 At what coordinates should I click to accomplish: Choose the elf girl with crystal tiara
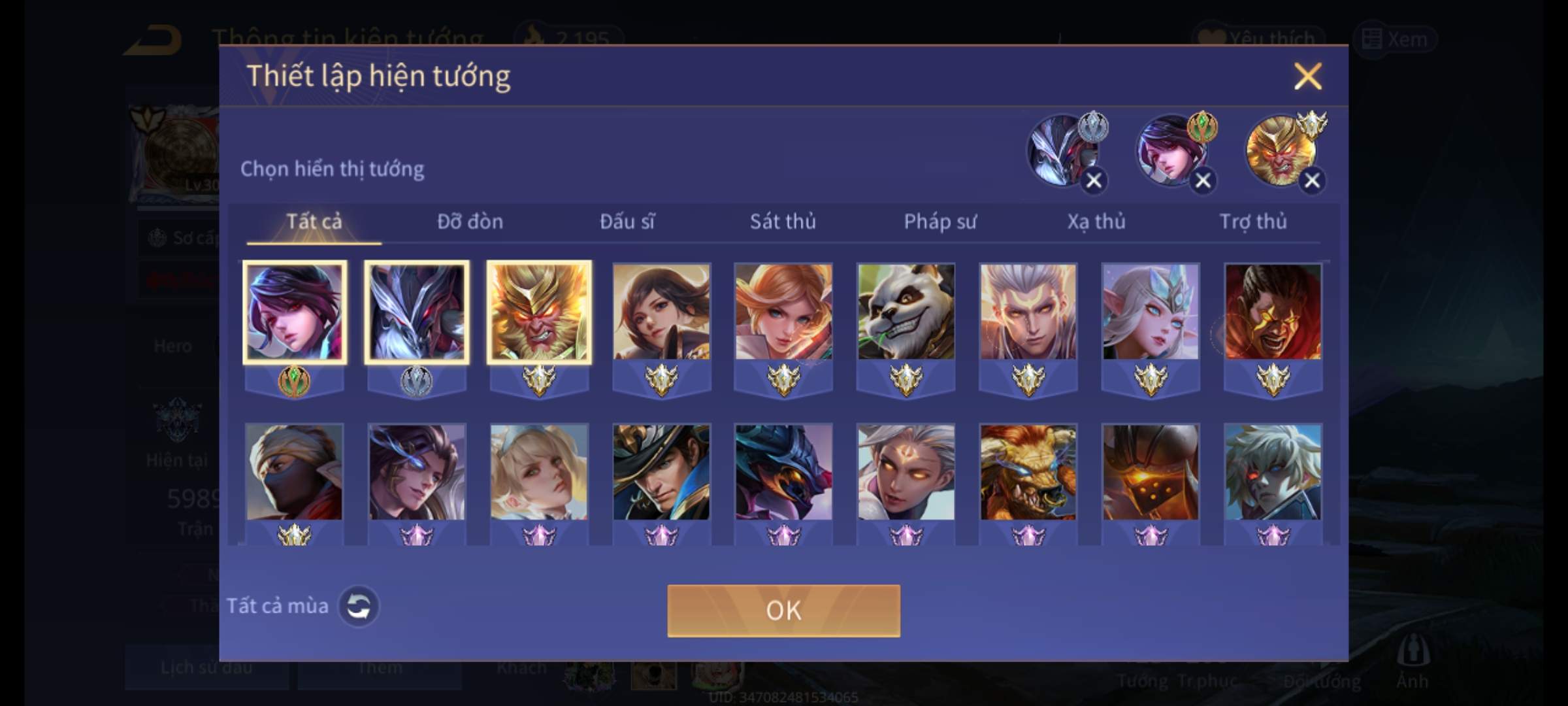pyautogui.click(x=1151, y=312)
